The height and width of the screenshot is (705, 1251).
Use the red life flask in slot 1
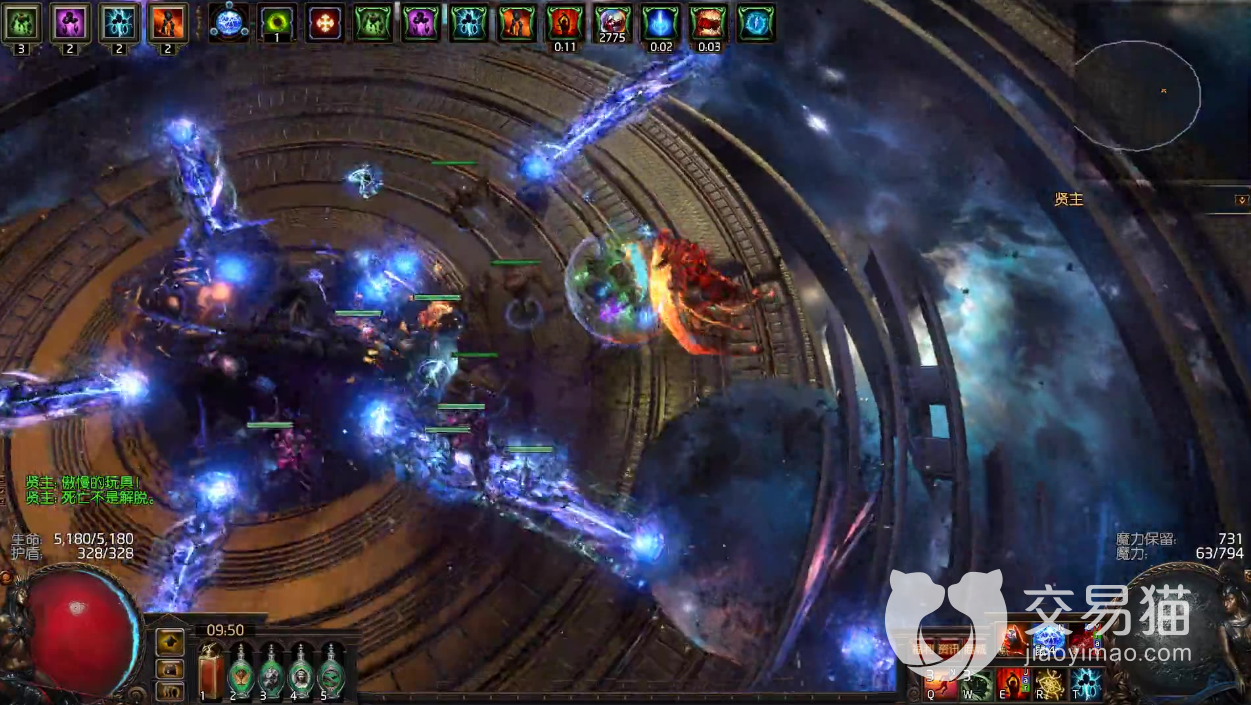click(211, 671)
